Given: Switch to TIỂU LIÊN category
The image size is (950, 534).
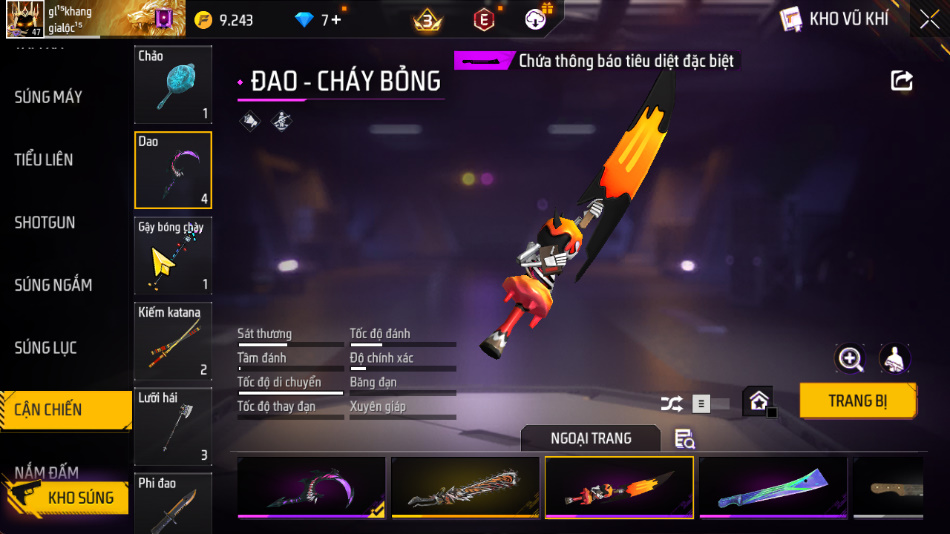Looking at the screenshot, I should point(44,160).
